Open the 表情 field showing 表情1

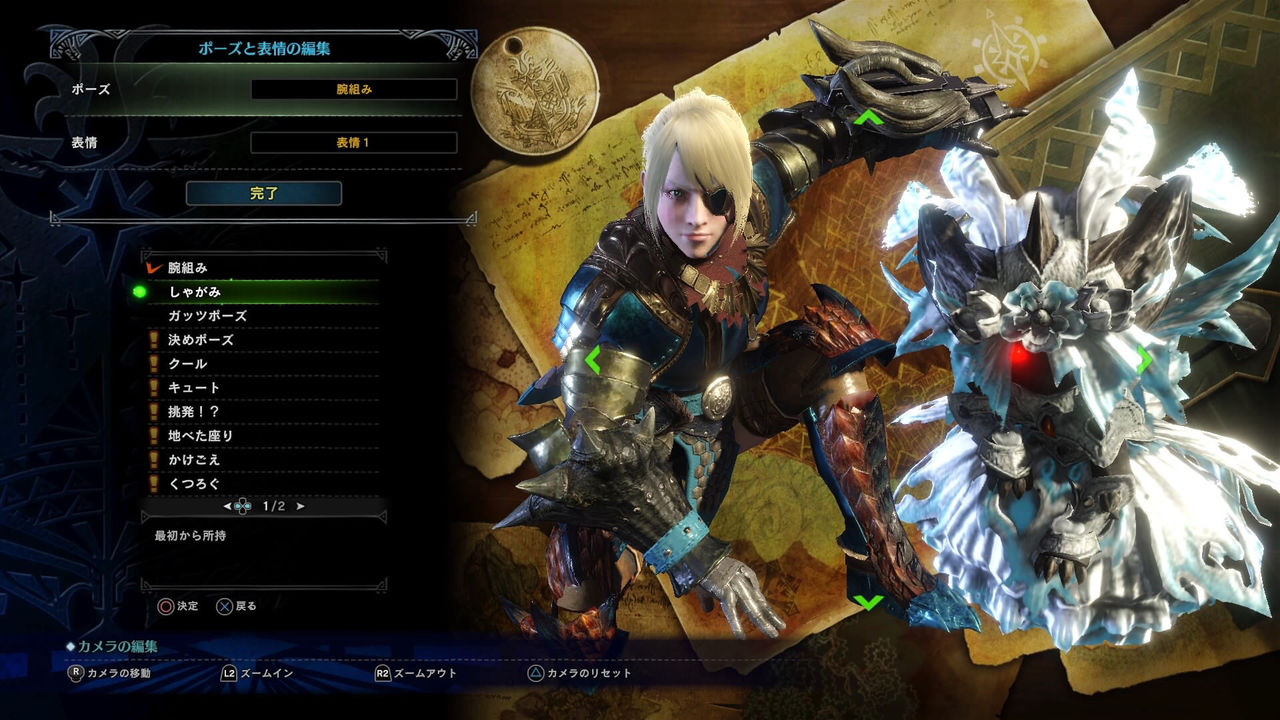tap(354, 142)
